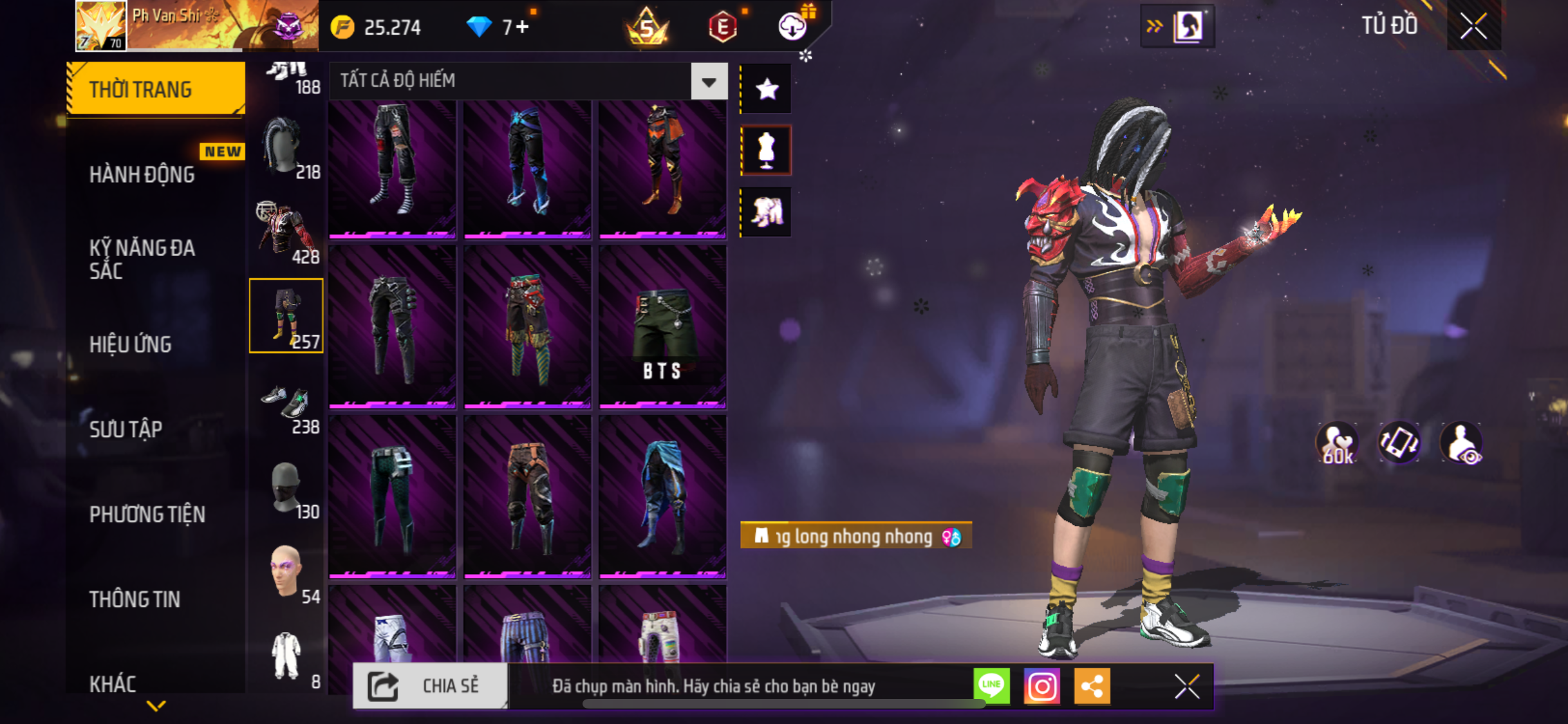Open the Hành Động category
The width and height of the screenshot is (1568, 724).
(x=143, y=174)
